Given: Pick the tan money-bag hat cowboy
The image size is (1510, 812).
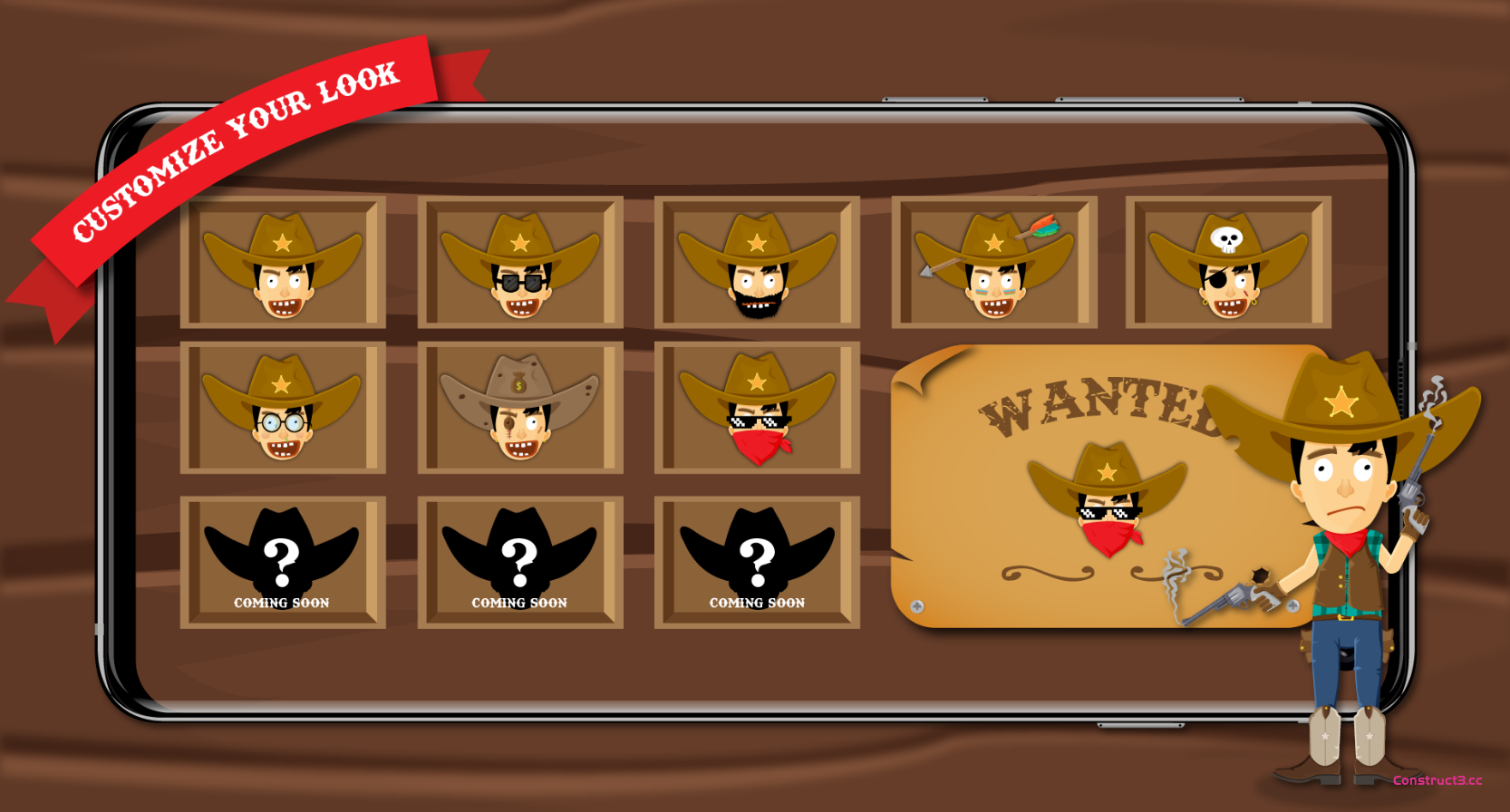Looking at the screenshot, I should (x=520, y=408).
